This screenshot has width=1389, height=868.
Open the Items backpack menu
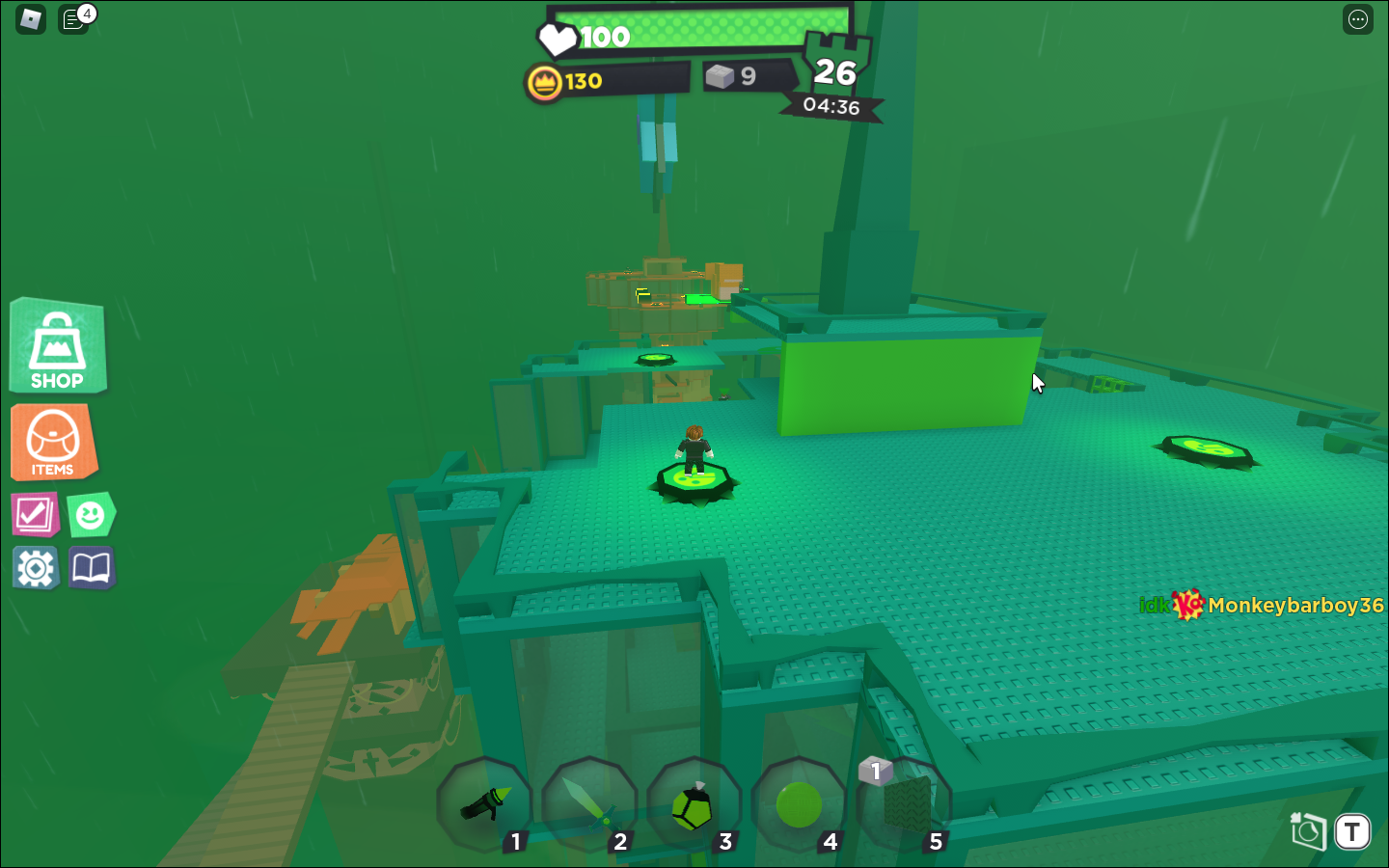53,442
